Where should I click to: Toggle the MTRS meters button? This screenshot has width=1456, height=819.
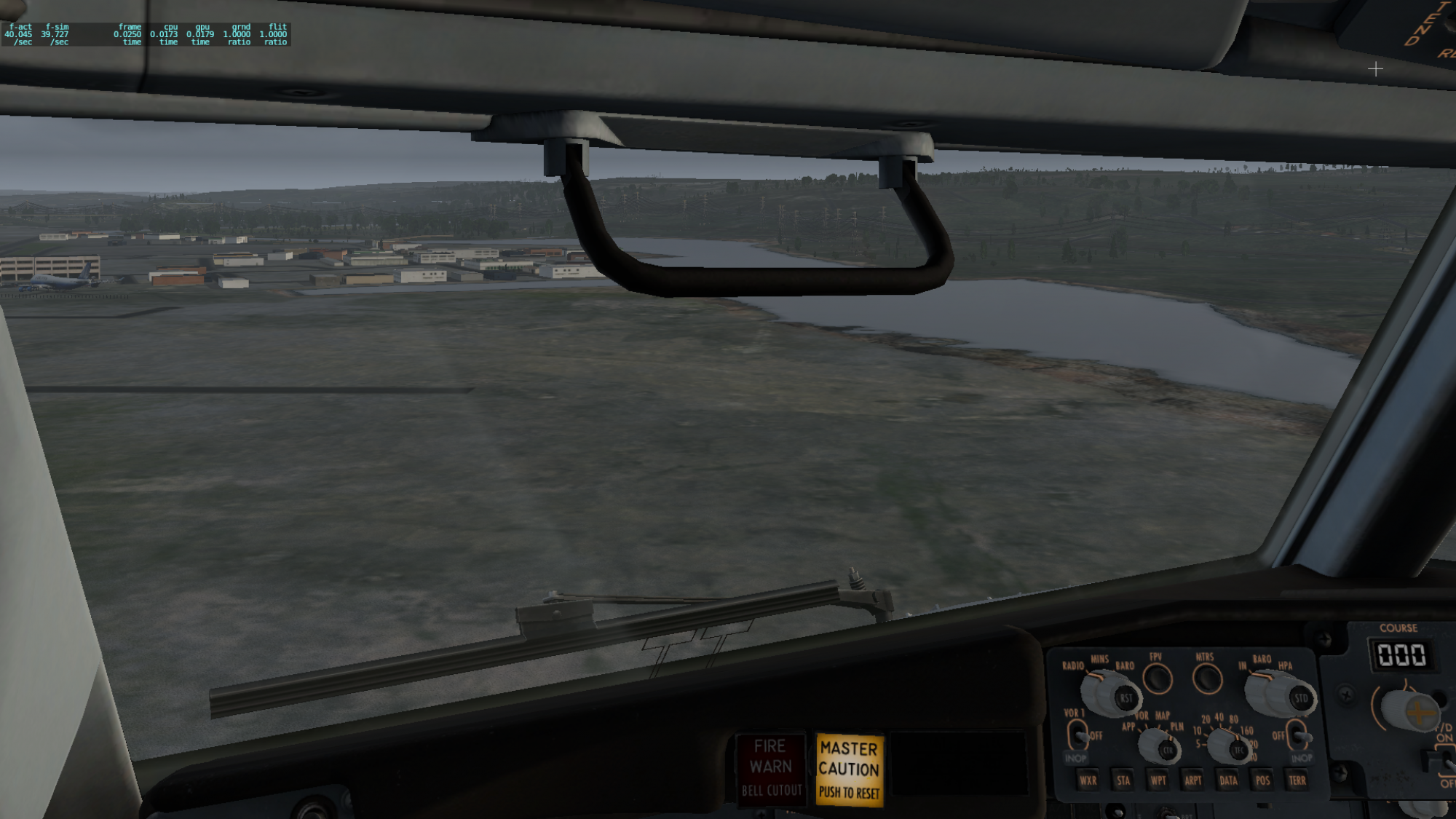[x=1207, y=679]
